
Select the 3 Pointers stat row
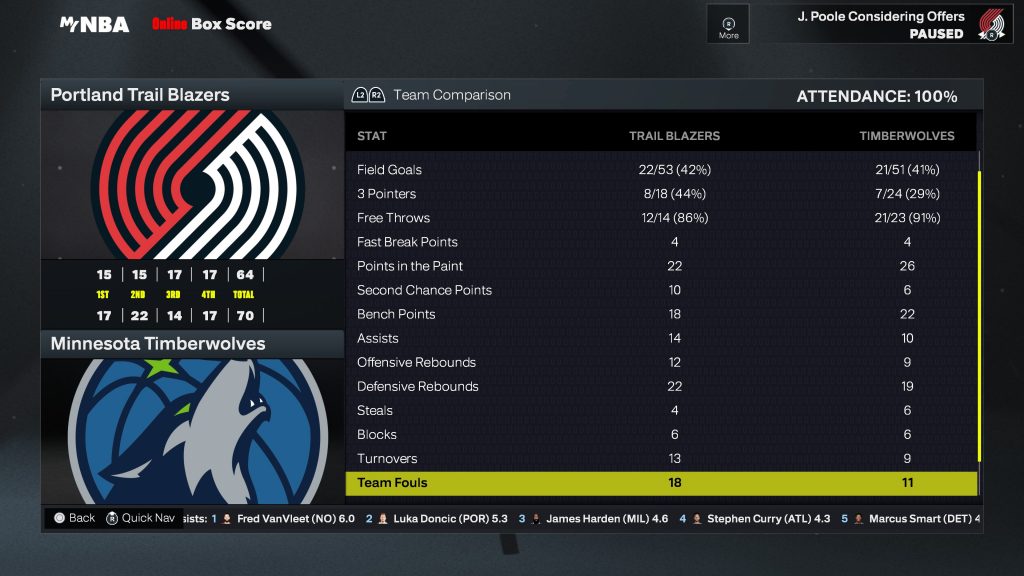coord(660,194)
